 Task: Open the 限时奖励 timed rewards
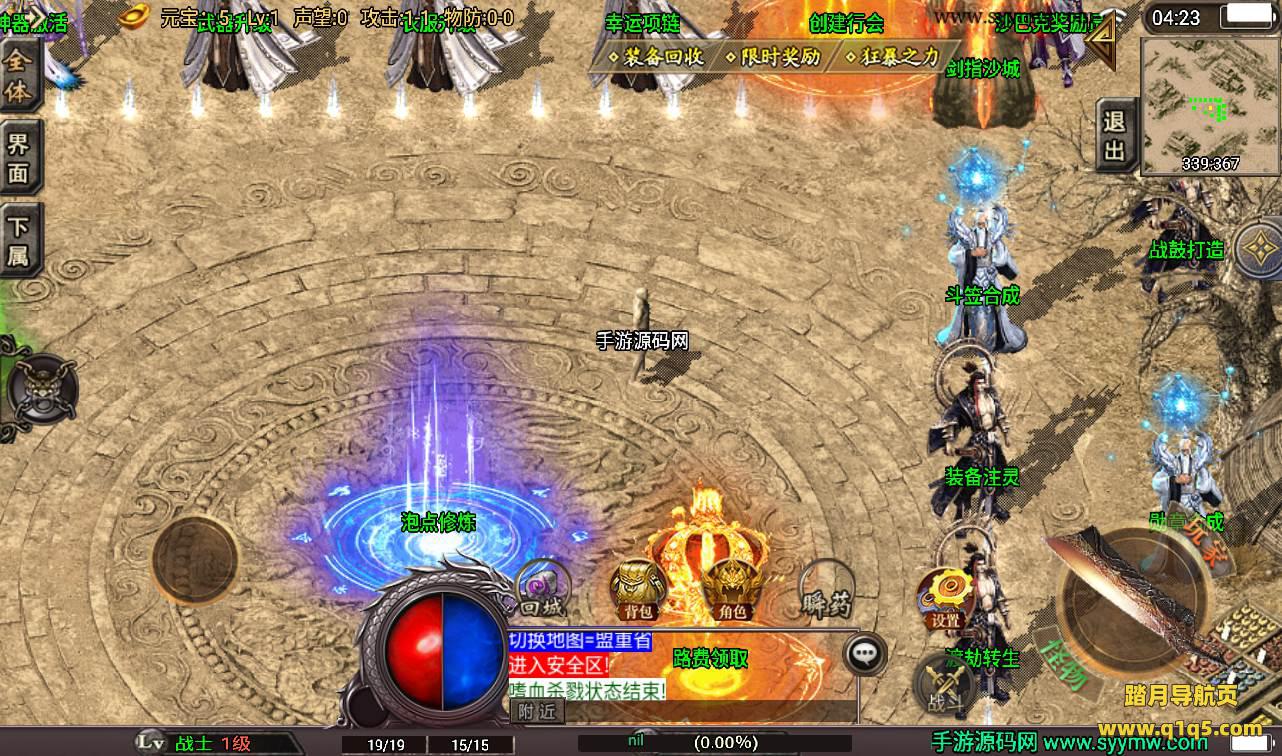tap(773, 57)
